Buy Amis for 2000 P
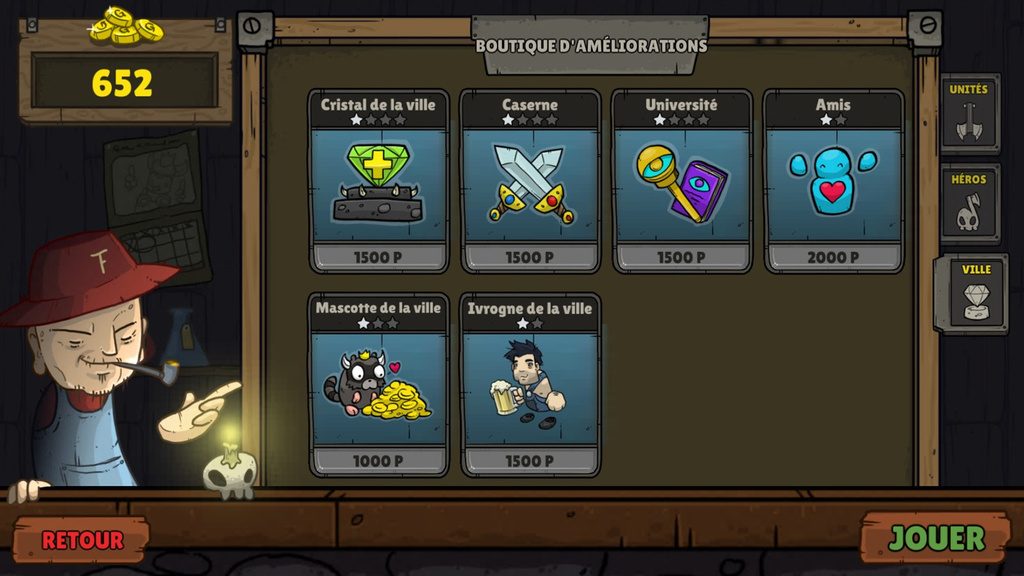 tap(833, 258)
